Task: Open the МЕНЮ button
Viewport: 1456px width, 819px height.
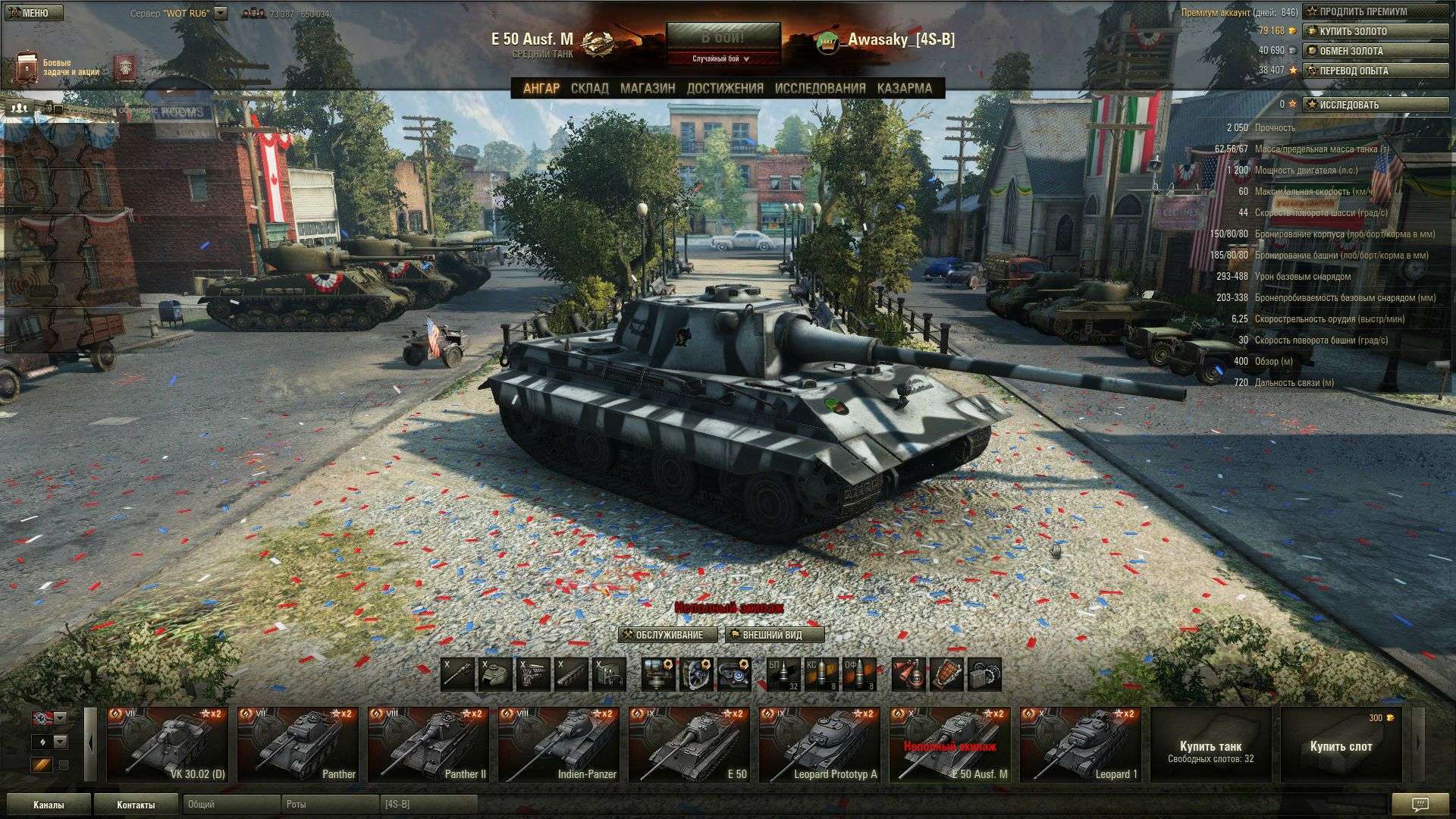Action: [33, 13]
